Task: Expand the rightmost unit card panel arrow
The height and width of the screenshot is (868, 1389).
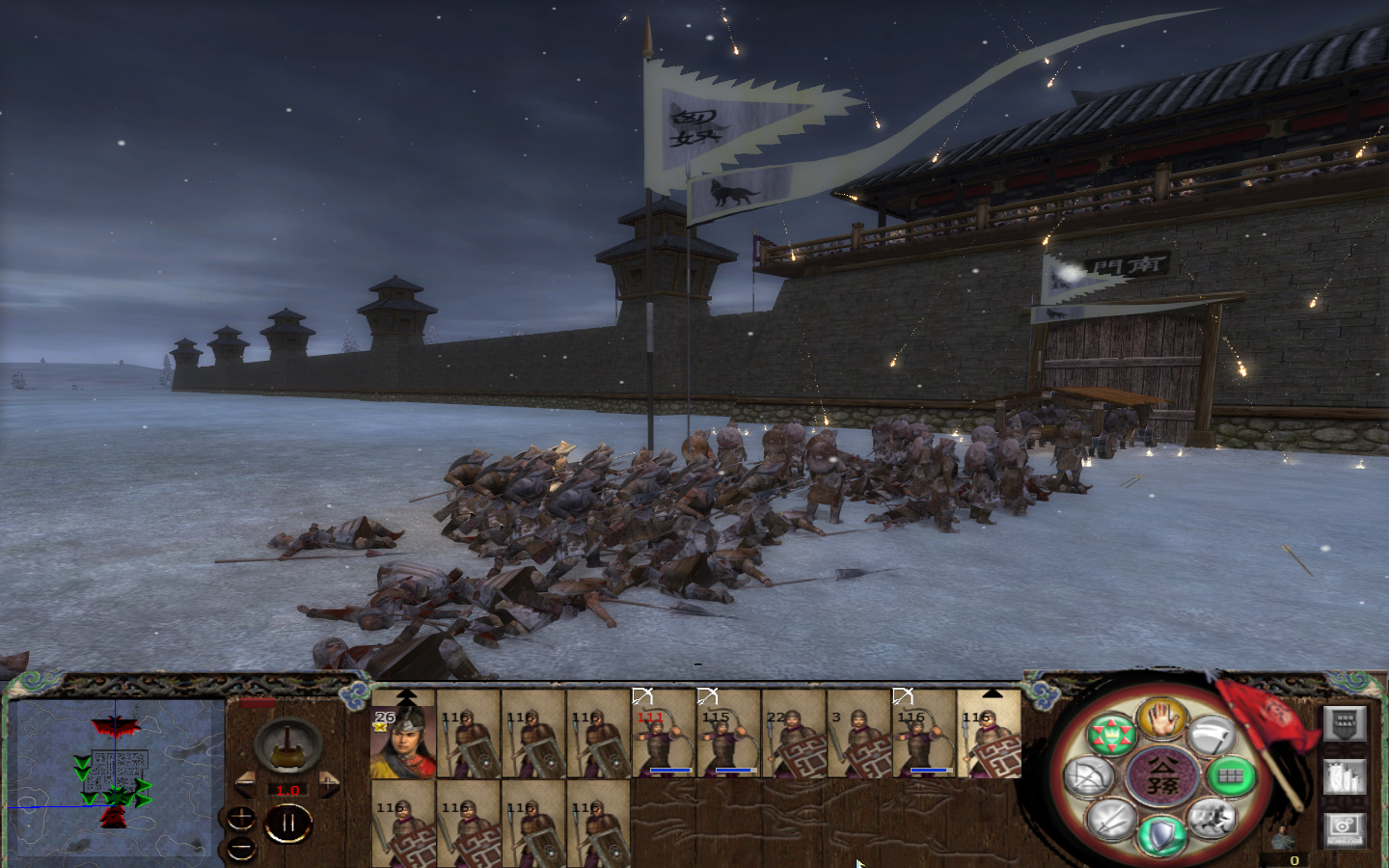Action: (992, 693)
